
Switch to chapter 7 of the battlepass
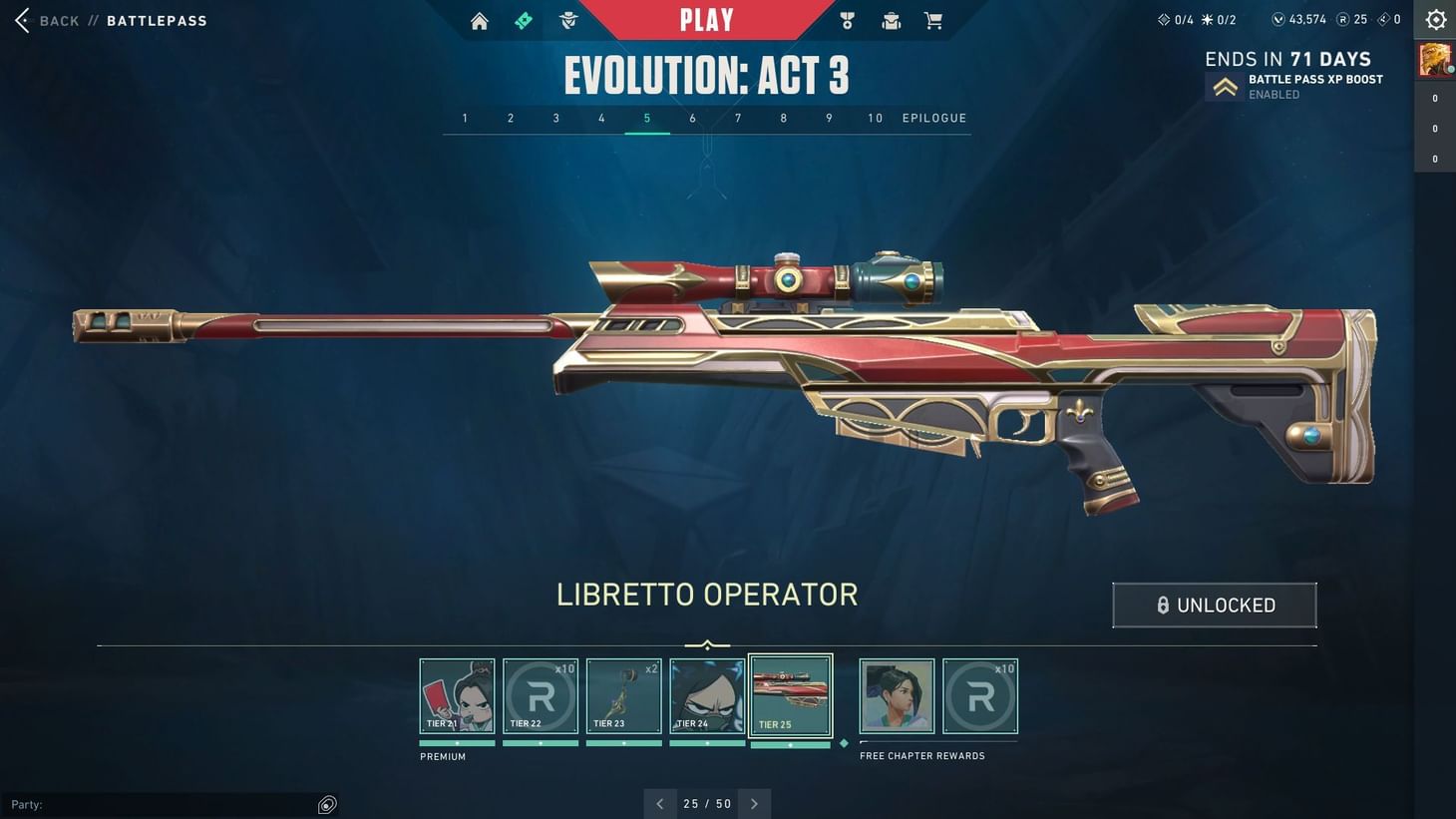coord(738,118)
